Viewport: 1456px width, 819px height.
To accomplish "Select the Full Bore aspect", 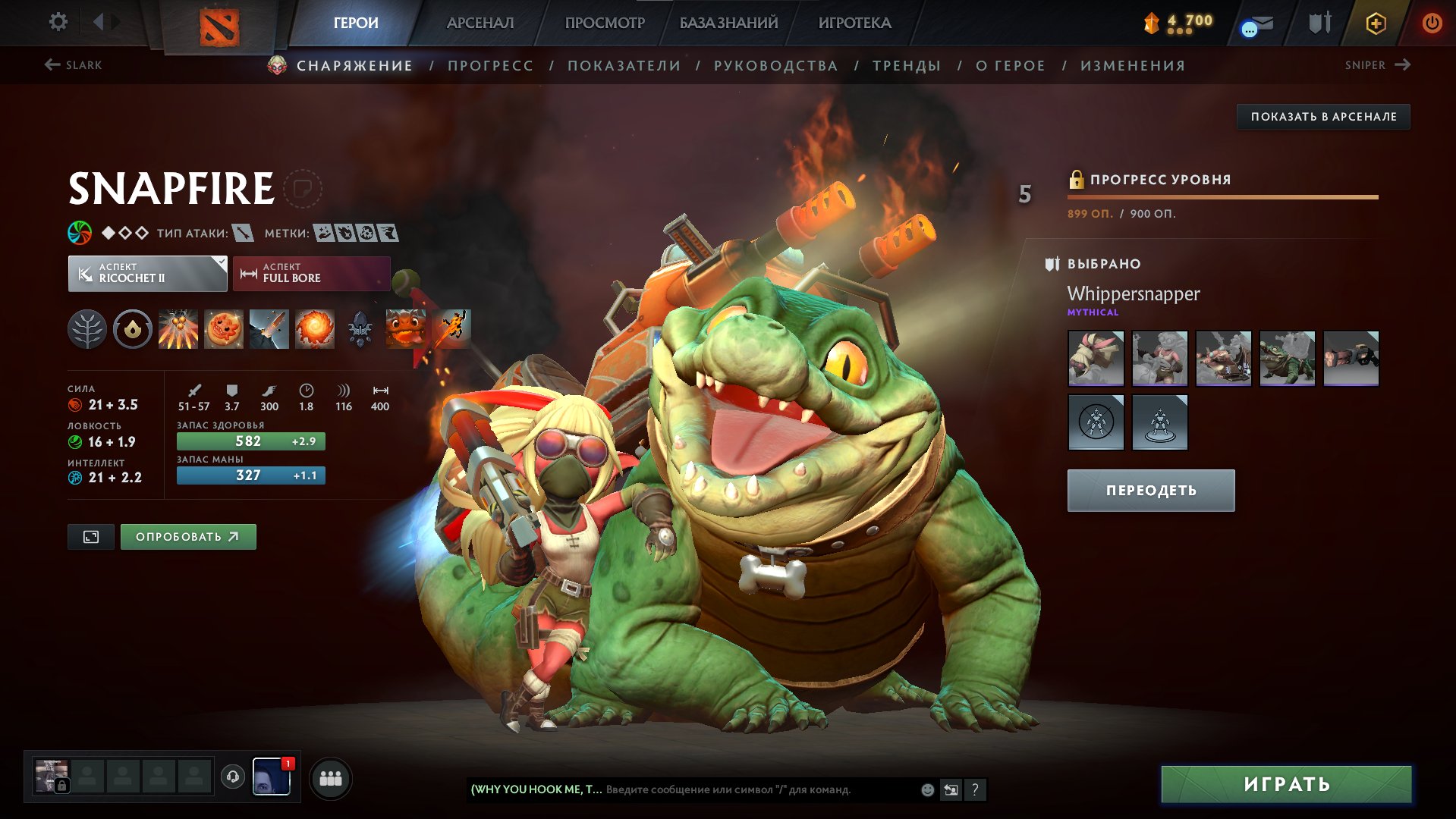I will [311, 273].
